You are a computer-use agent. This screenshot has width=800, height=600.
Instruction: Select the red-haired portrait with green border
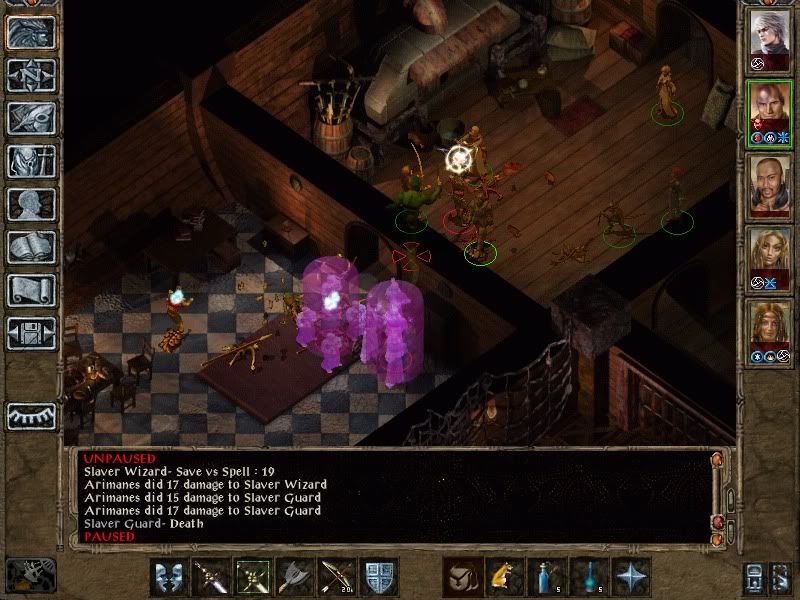point(770,110)
